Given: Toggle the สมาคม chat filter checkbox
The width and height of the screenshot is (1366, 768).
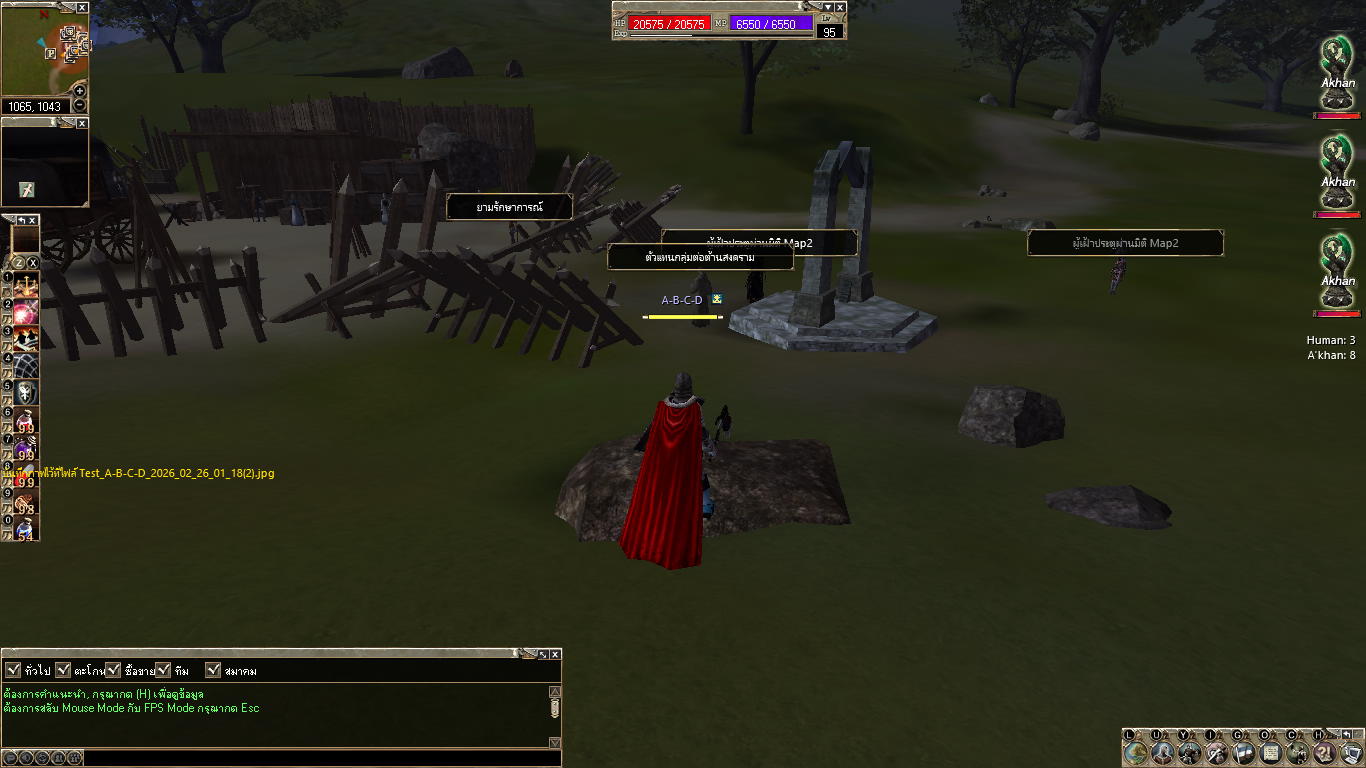Looking at the screenshot, I should (213, 670).
